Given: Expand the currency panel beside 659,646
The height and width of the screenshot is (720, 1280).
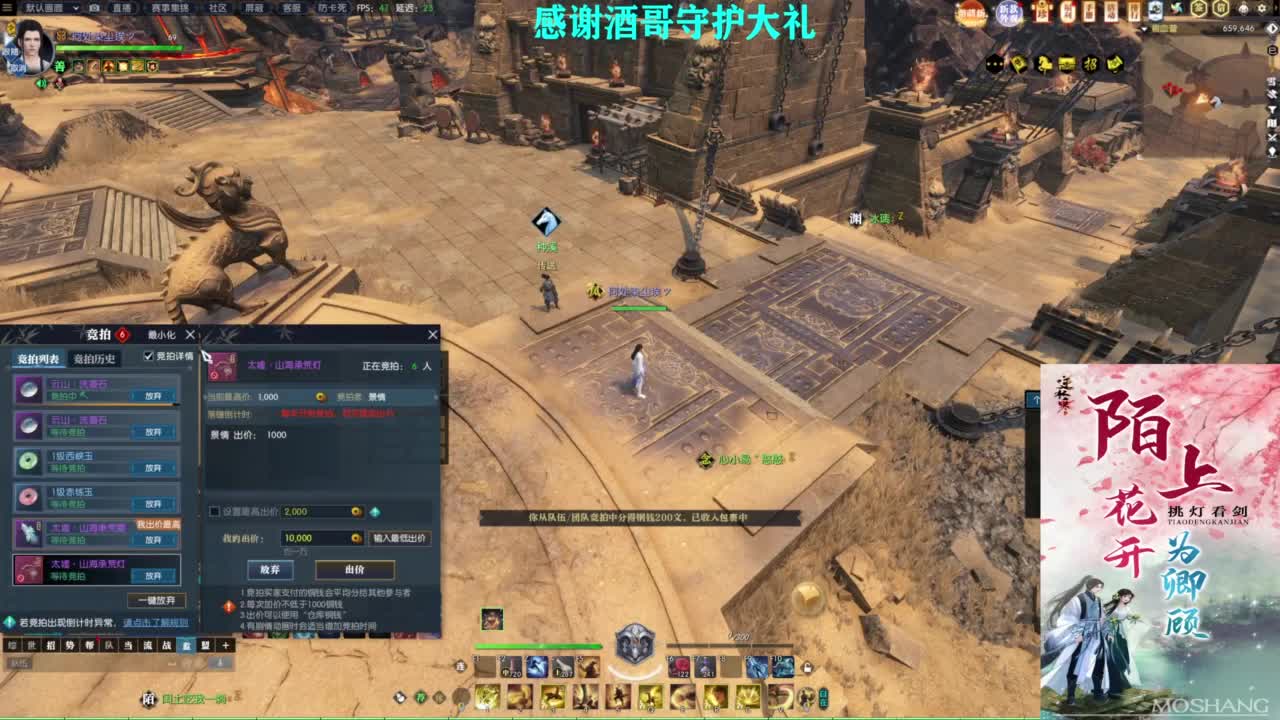Looking at the screenshot, I should tap(1270, 28).
